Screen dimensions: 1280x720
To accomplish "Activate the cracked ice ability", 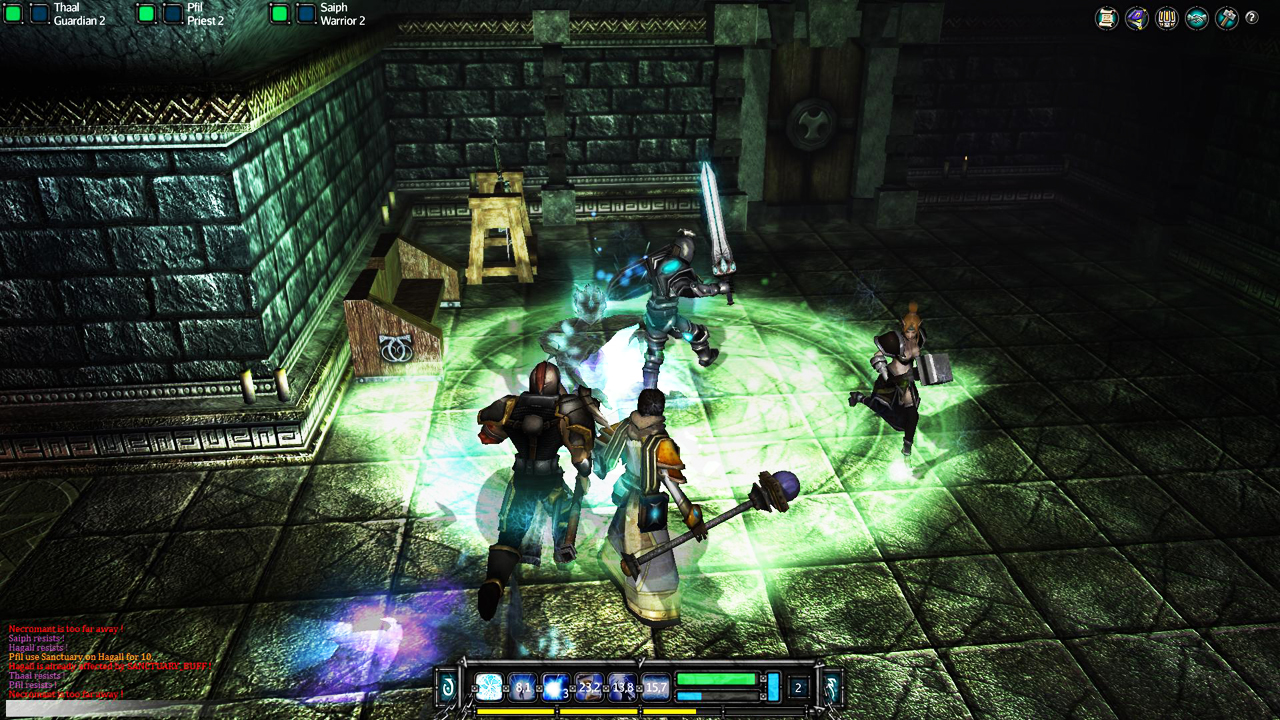I will (x=489, y=687).
